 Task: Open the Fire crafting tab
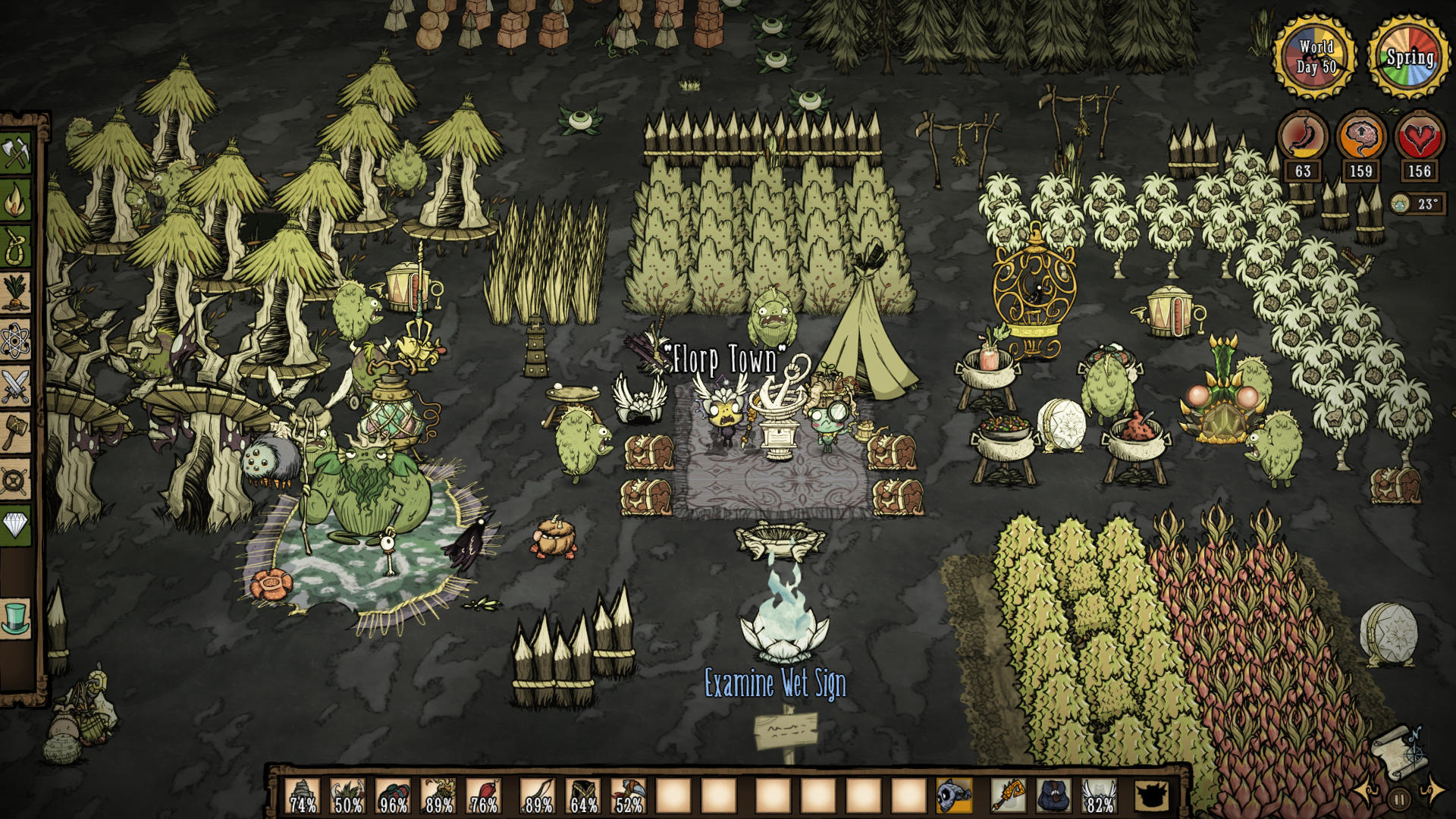click(15, 201)
